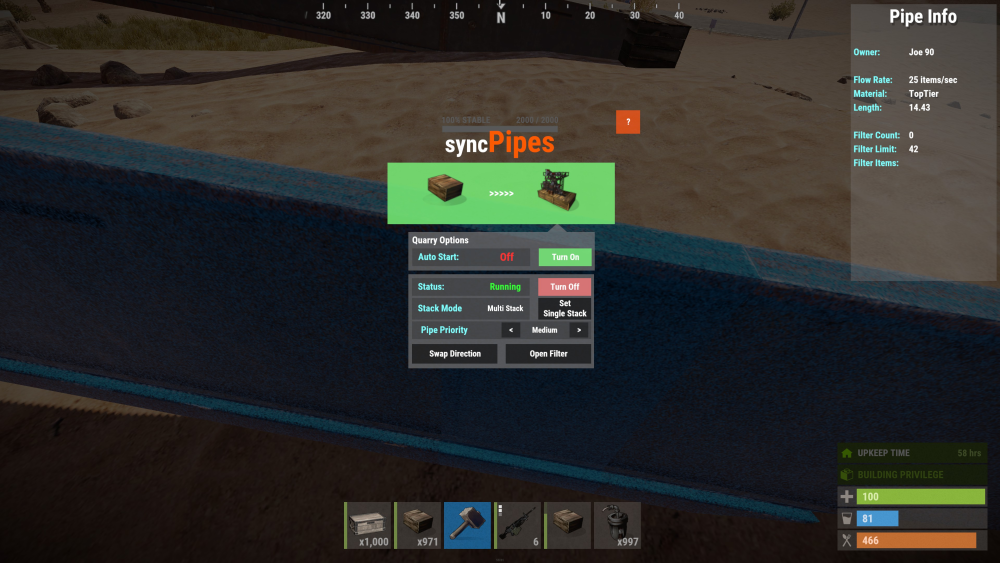Open the pipe filter

pos(548,354)
